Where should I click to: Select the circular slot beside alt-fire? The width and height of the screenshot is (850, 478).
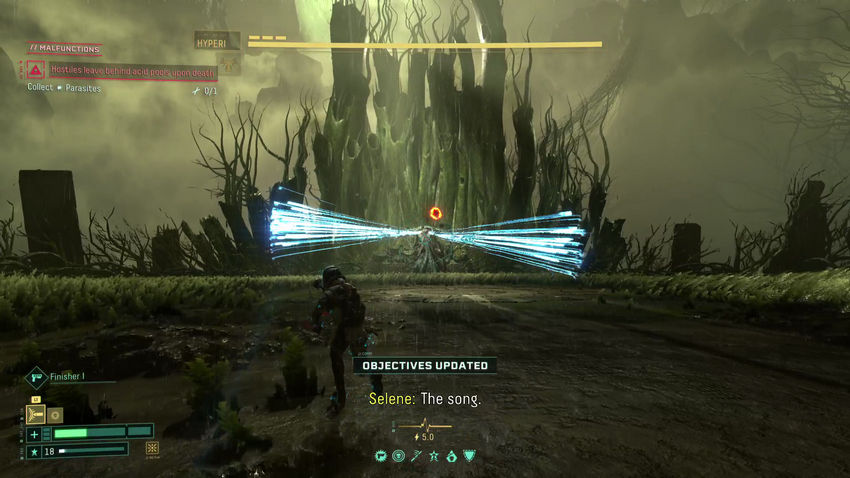(57, 414)
